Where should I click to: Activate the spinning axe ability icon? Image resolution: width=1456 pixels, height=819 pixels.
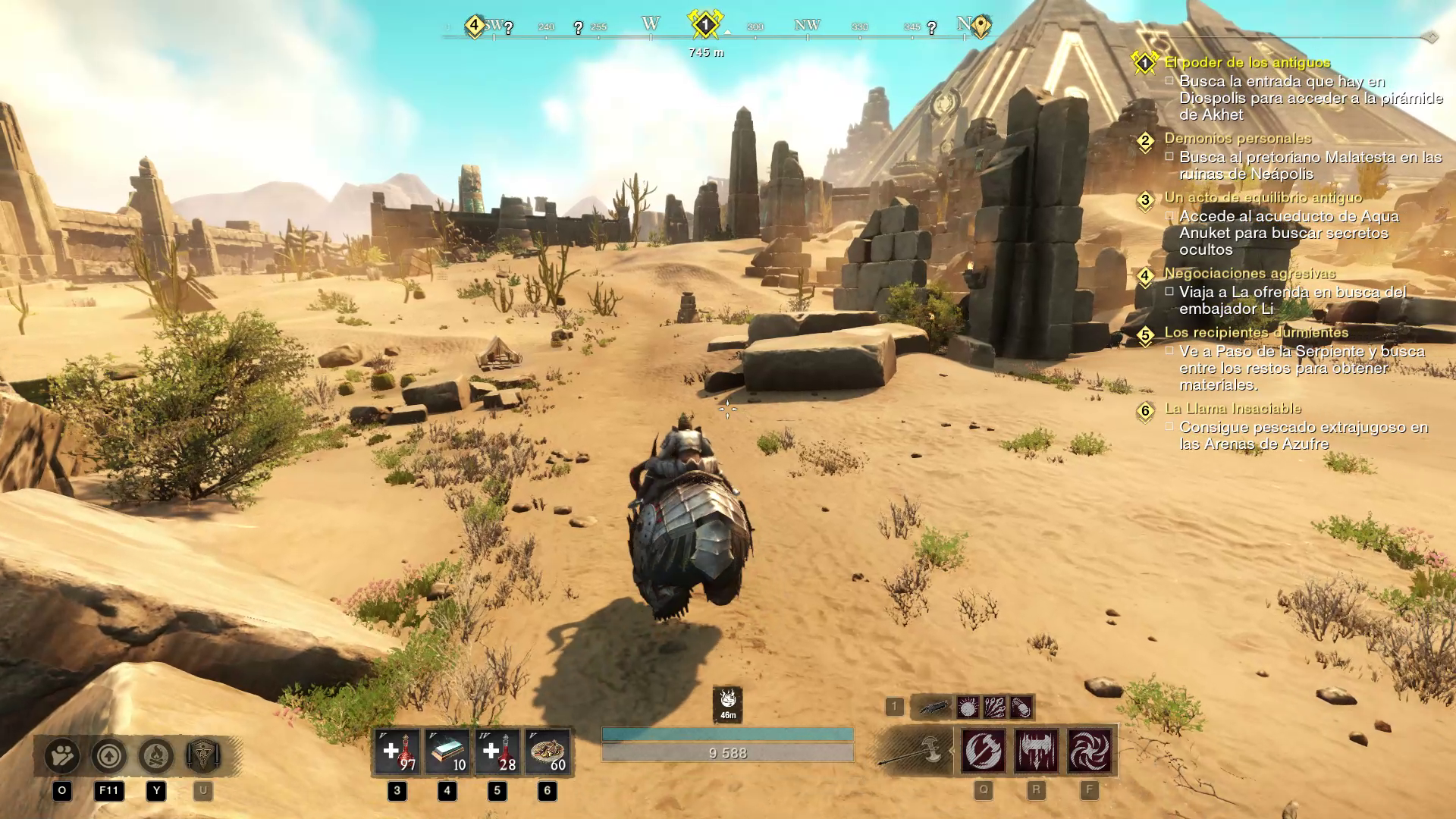pos(984,751)
